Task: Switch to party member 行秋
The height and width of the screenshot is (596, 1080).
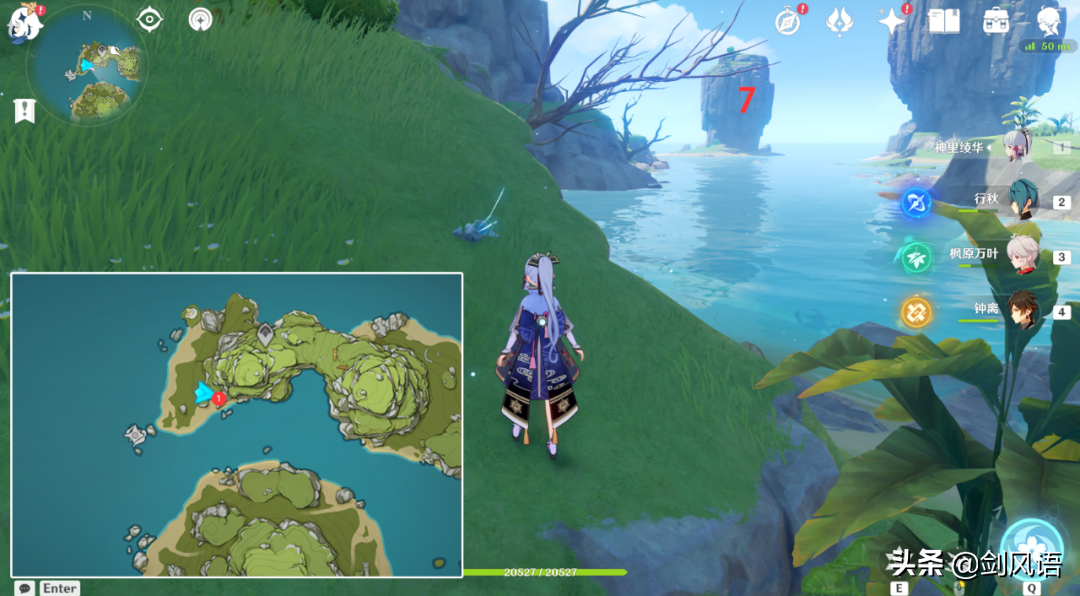Action: (1021, 199)
